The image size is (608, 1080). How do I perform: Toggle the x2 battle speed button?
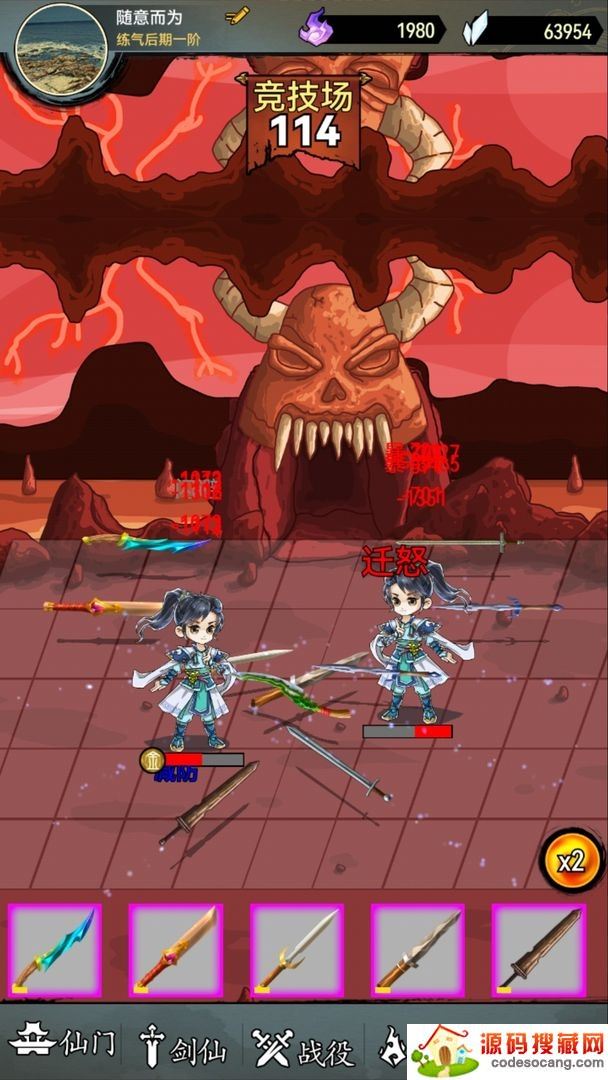(571, 861)
